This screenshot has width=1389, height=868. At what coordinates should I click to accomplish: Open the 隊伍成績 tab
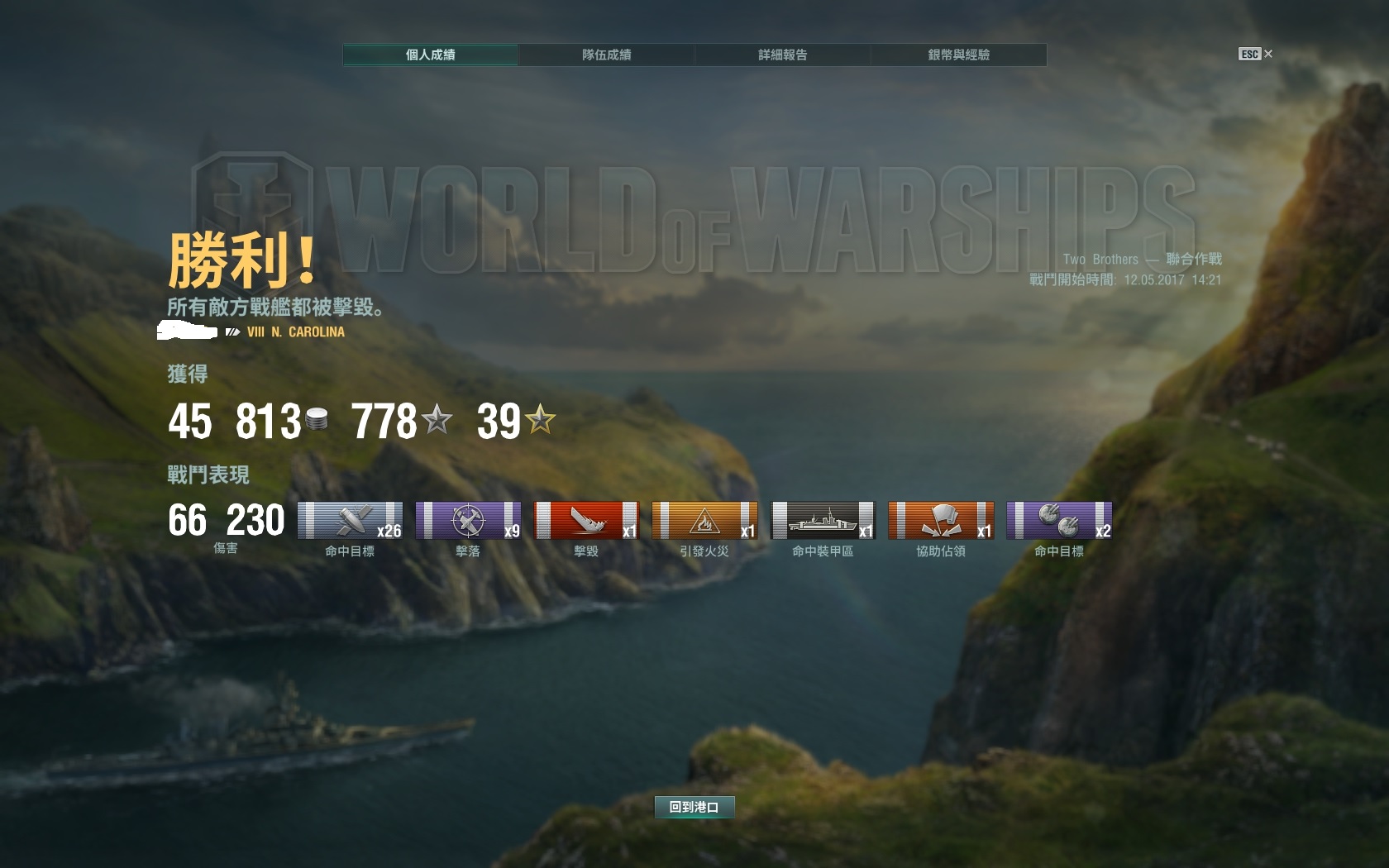(x=607, y=55)
